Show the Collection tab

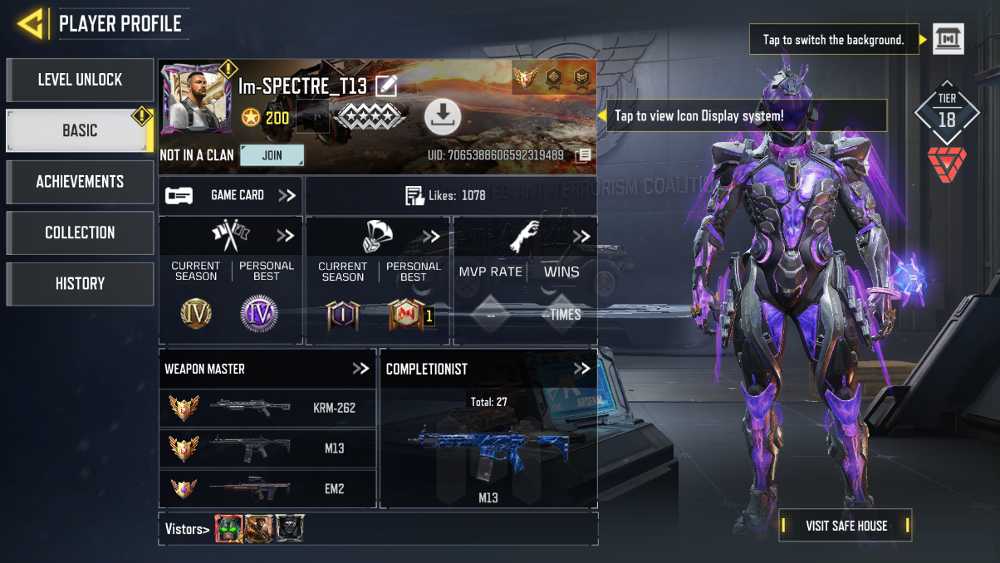pyautogui.click(x=80, y=233)
